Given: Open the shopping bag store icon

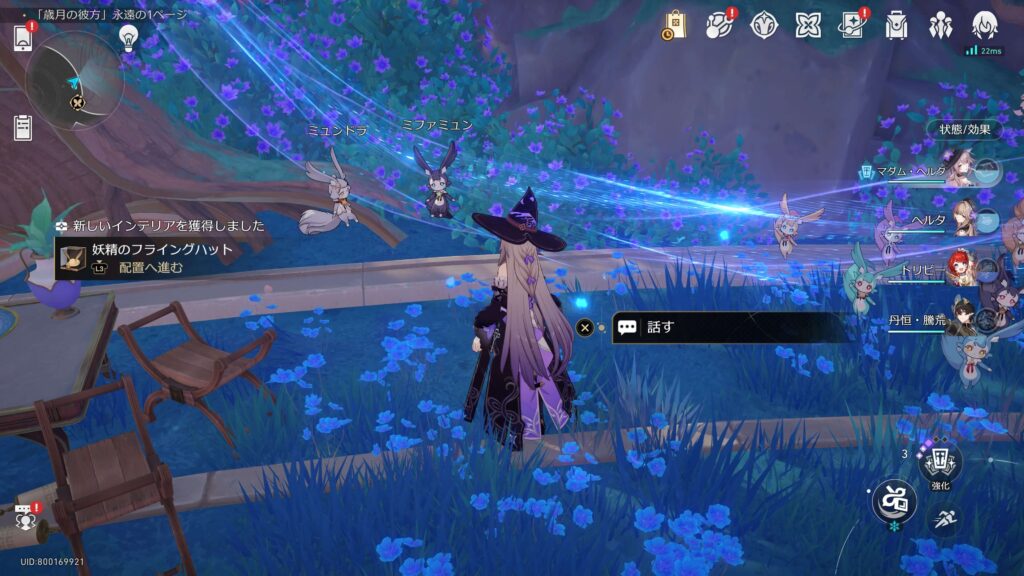Looking at the screenshot, I should pyautogui.click(x=674, y=25).
